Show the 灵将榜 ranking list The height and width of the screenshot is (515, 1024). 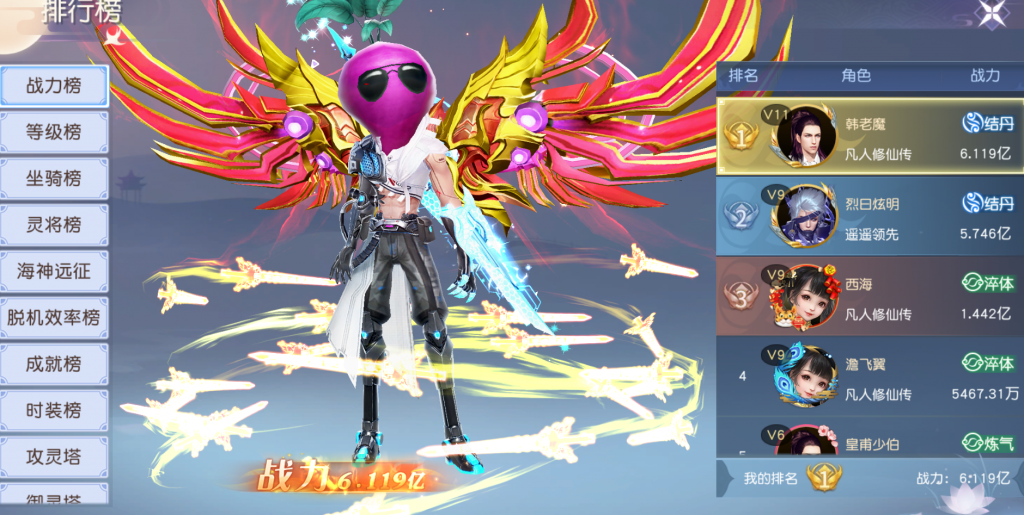(x=54, y=225)
